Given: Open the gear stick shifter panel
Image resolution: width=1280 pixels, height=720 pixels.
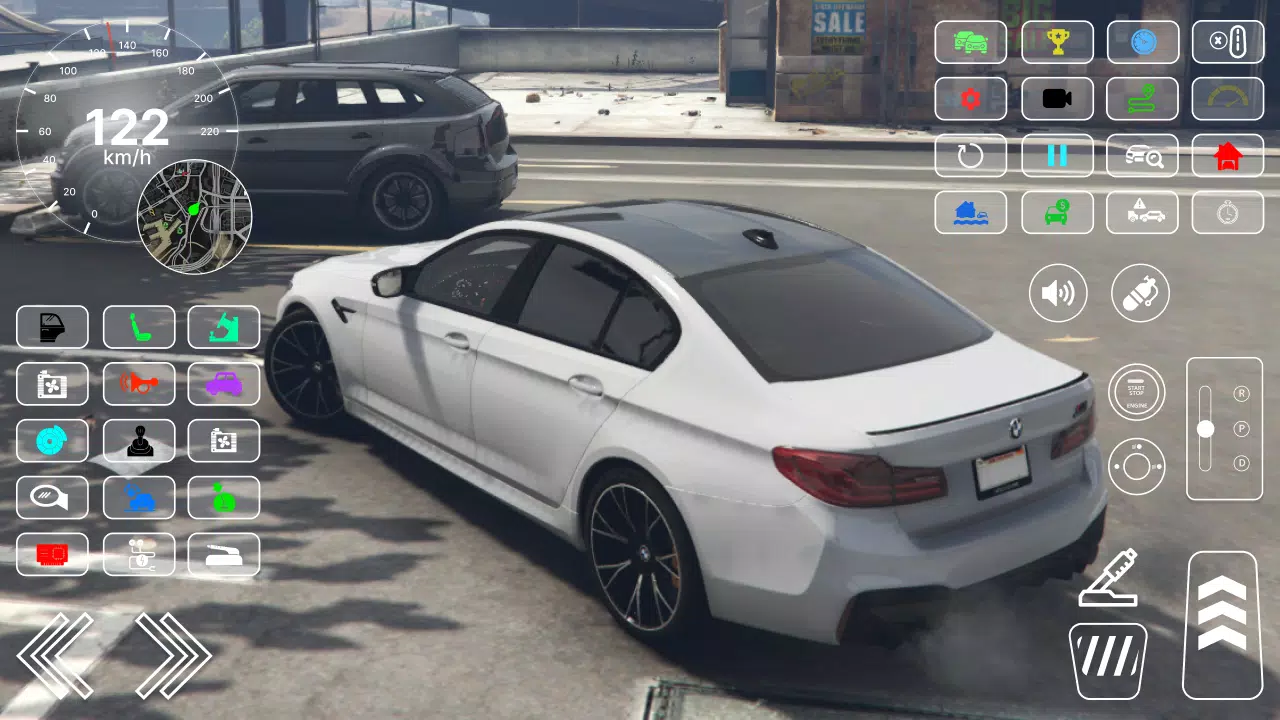Looking at the screenshot, I should 139,441.
